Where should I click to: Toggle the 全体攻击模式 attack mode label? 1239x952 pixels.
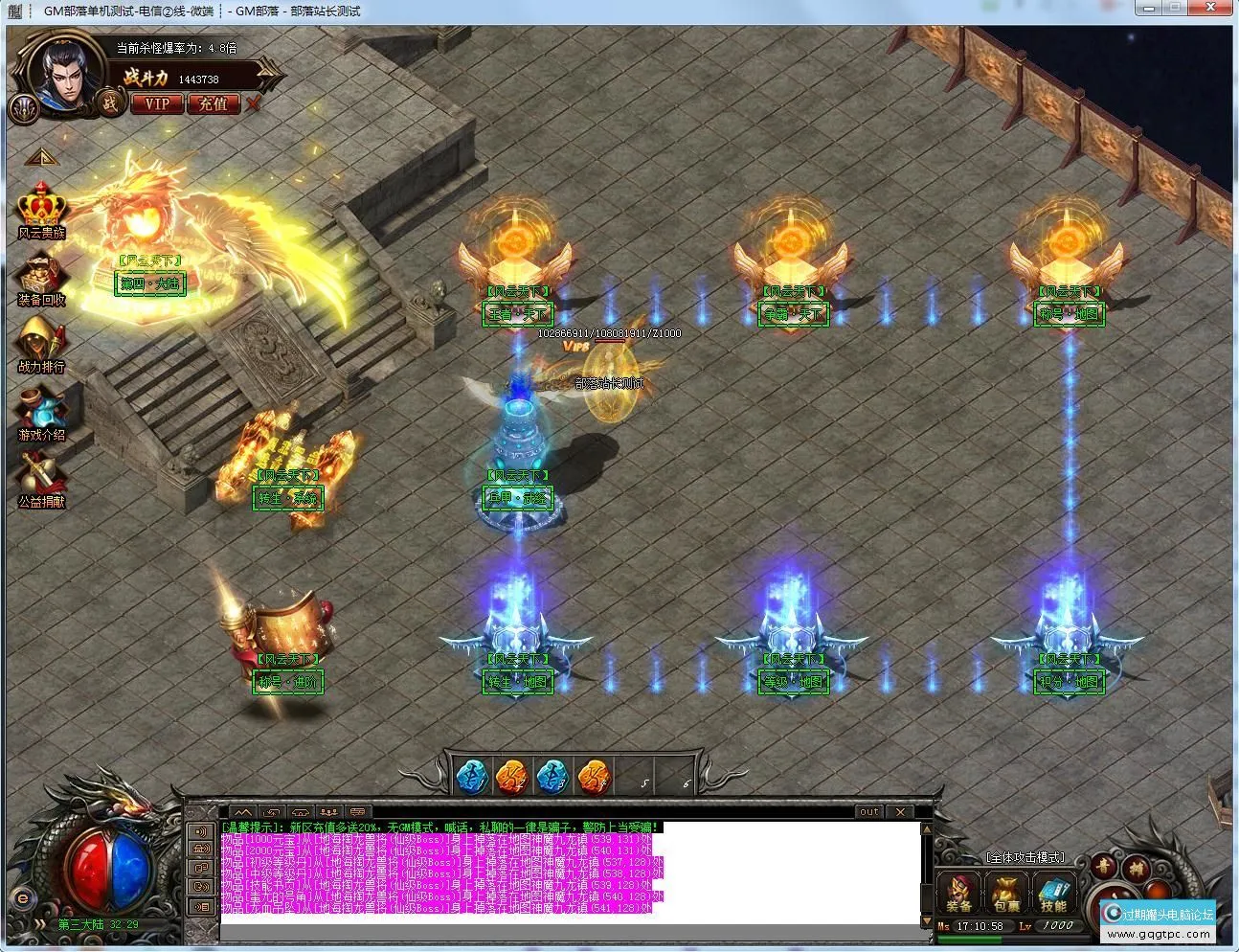click(x=1025, y=857)
